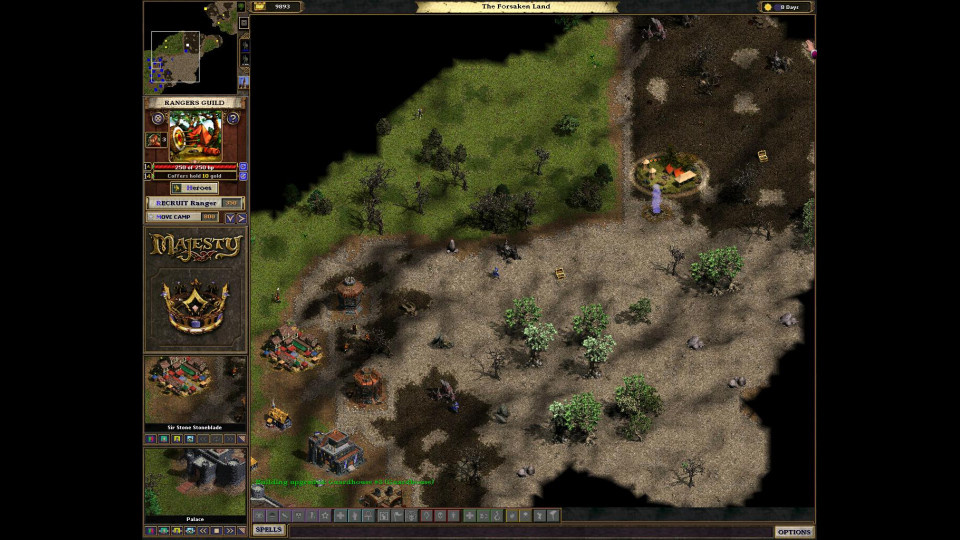Screen dimensions: 960x540
Task: Open the question mark help icon
Action: [233, 118]
